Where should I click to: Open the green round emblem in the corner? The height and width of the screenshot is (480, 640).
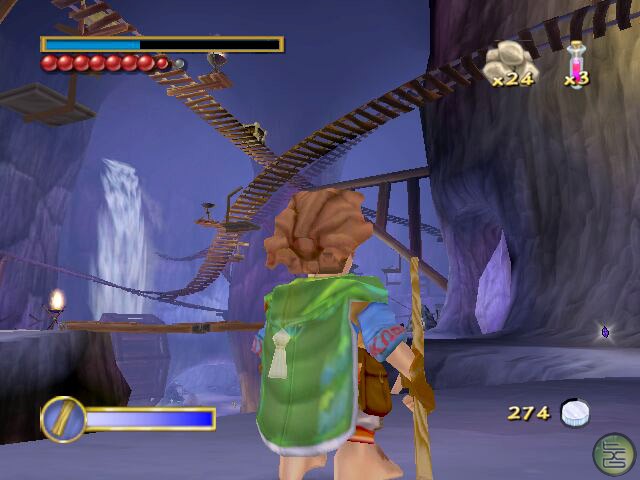611,453
